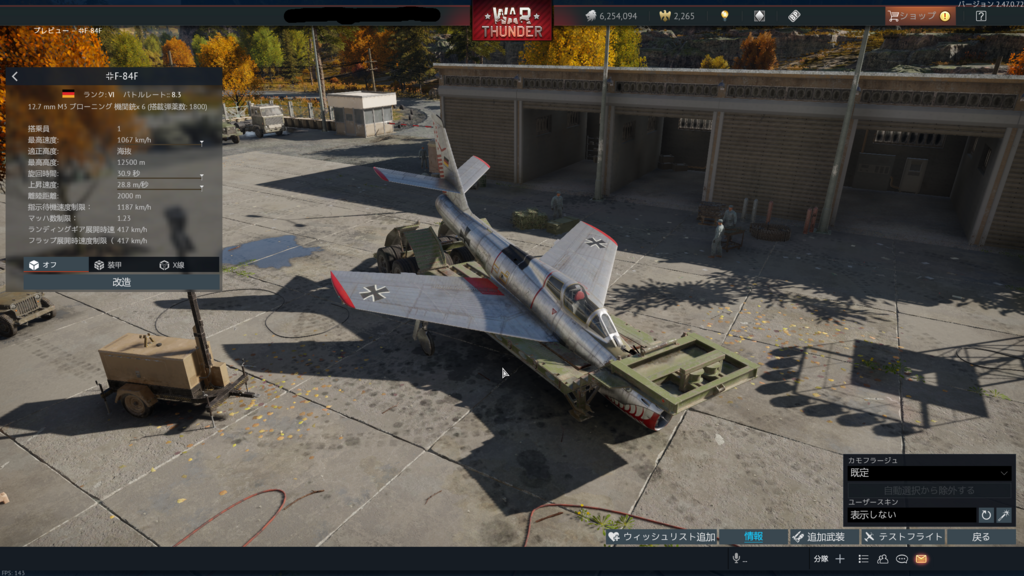The height and width of the screenshot is (576, 1024).
Task: Collapse the F-84F info panel with the back arrow
Action: click(x=15, y=76)
